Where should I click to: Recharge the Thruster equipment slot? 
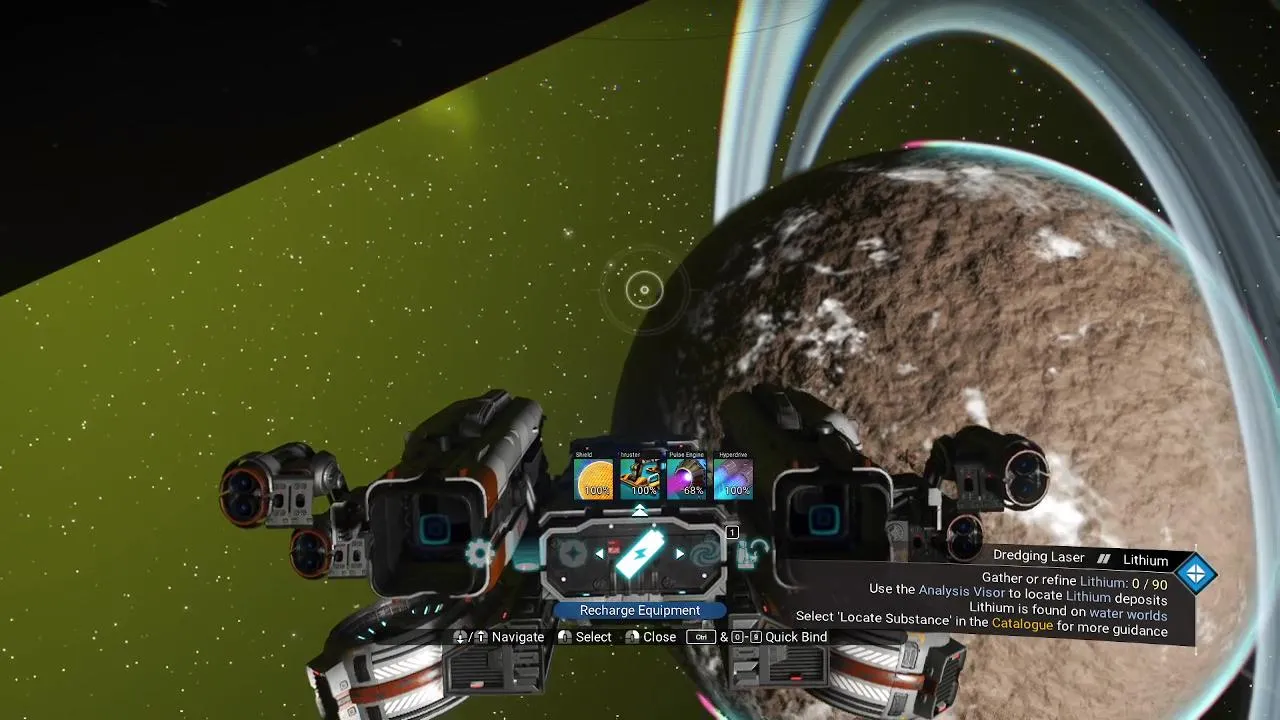[x=641, y=479]
